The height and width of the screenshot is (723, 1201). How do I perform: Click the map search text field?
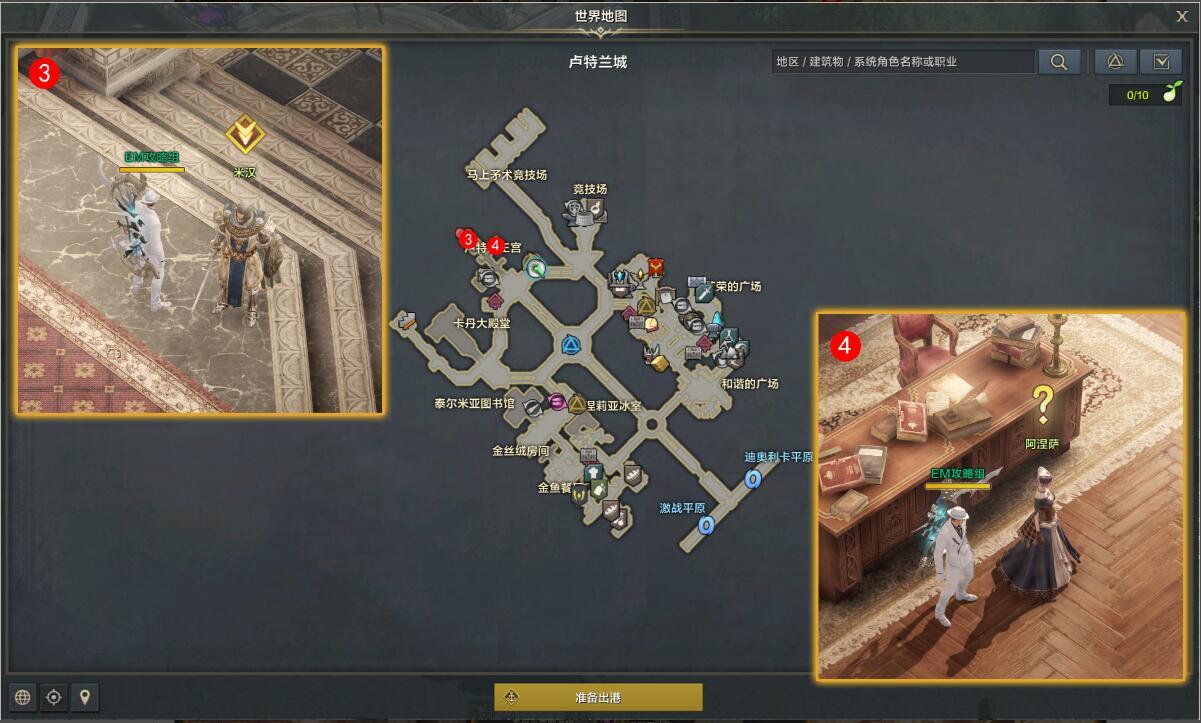(904, 61)
